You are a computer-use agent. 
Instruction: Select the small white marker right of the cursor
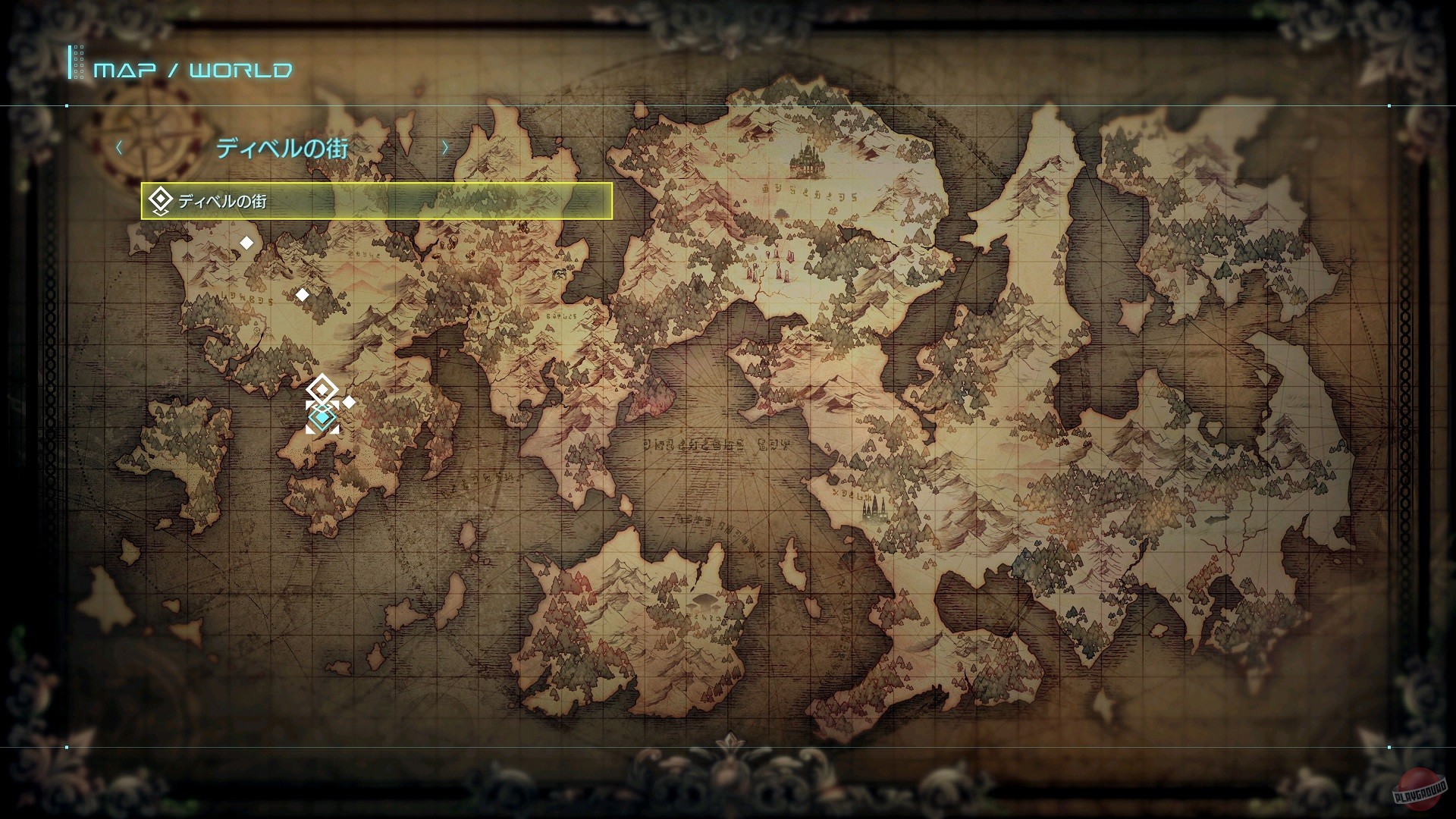pyautogui.click(x=347, y=403)
